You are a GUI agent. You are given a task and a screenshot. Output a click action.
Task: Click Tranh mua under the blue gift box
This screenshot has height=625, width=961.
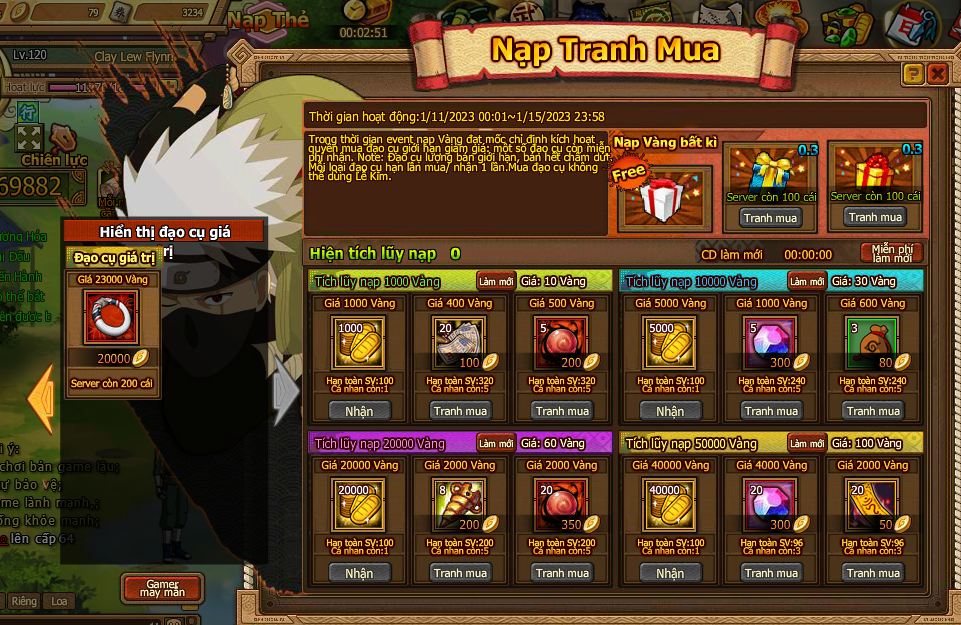point(770,217)
